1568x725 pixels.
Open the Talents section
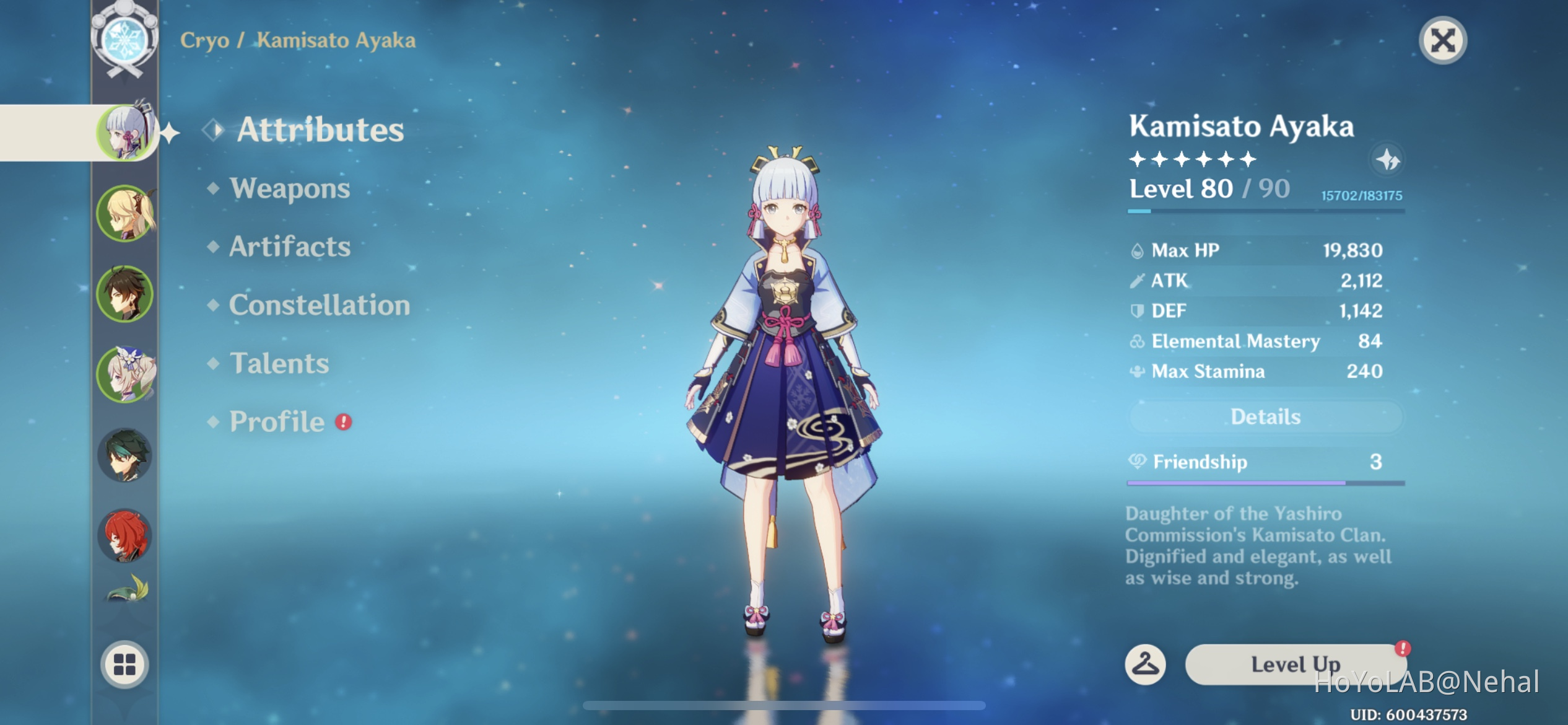coord(279,363)
